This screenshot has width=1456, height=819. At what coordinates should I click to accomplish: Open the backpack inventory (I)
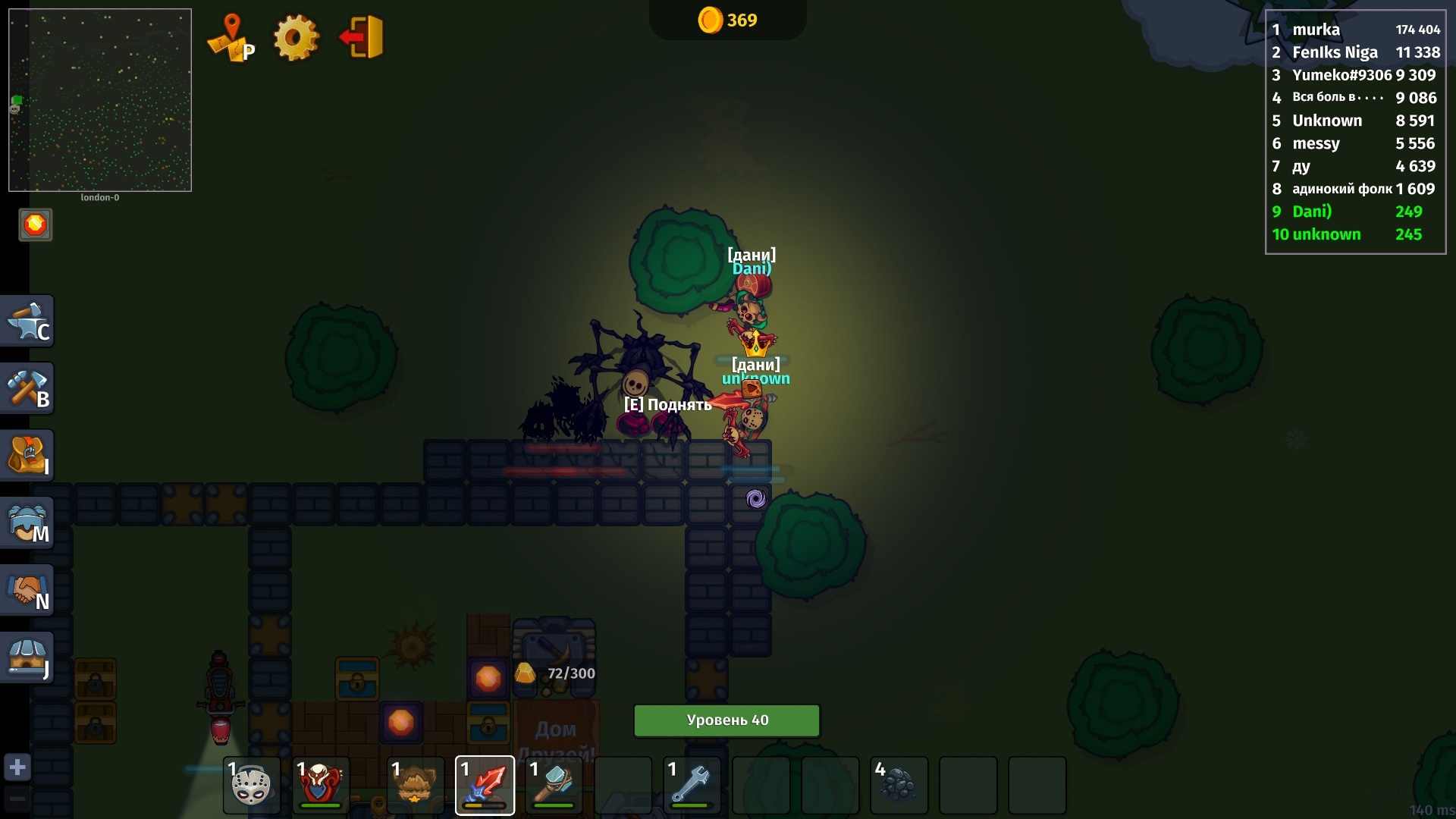tap(28, 455)
